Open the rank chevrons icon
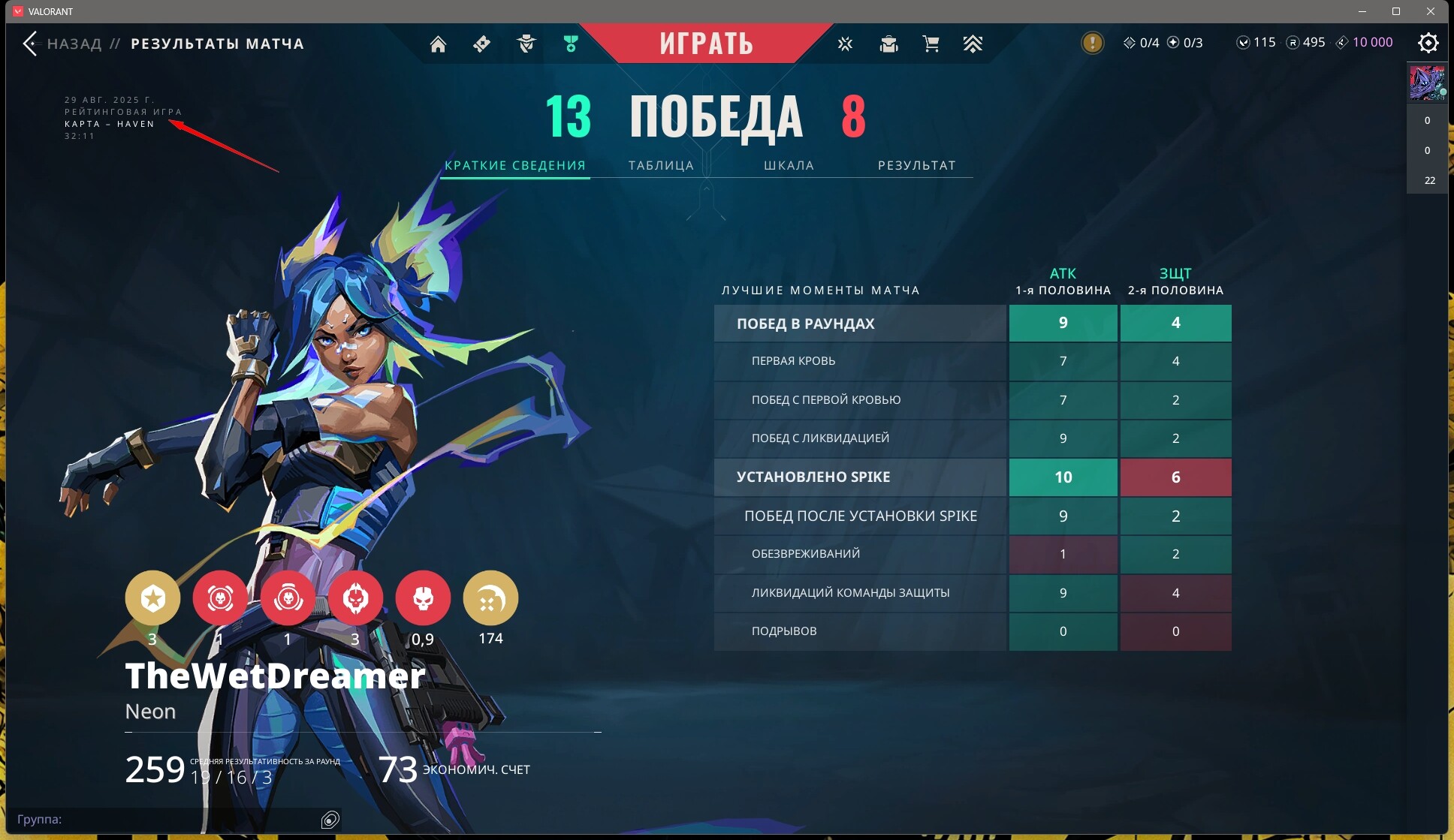This screenshot has height=840, width=1454. [973, 44]
